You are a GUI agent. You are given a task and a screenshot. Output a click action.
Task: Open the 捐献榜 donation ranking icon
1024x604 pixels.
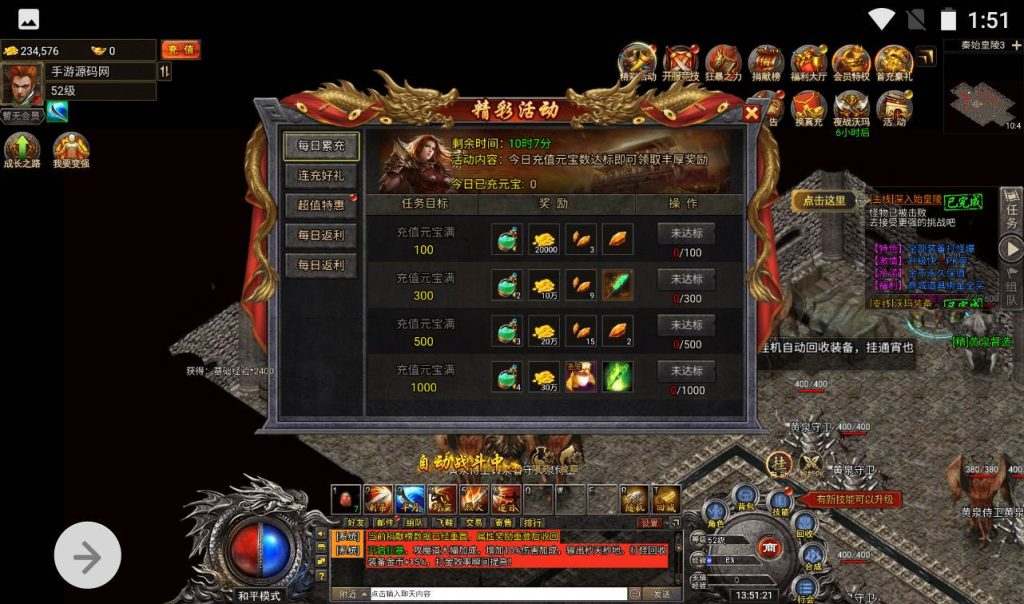[766, 64]
